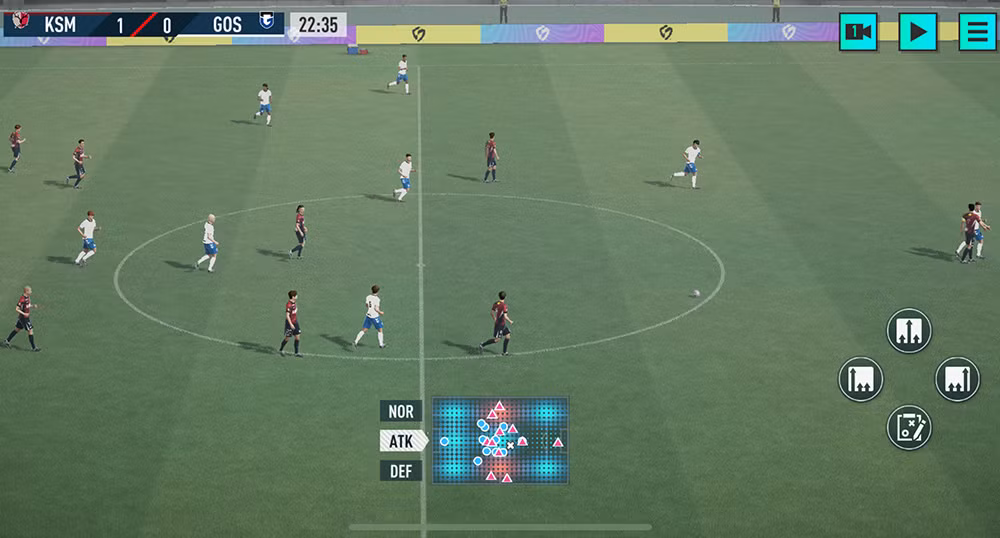Select the NOR tactic mode

pos(401,411)
